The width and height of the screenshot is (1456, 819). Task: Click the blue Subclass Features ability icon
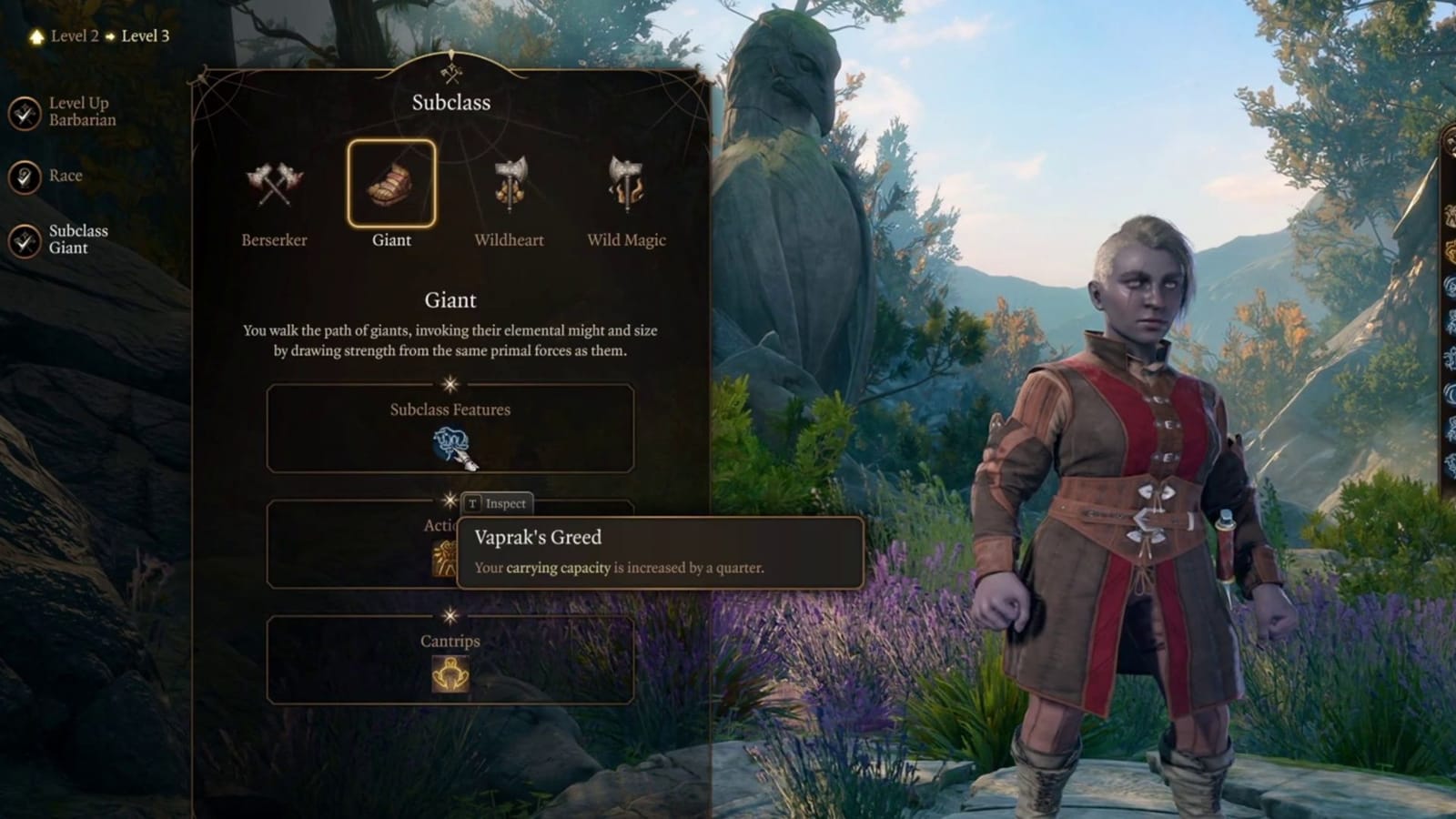452,446
